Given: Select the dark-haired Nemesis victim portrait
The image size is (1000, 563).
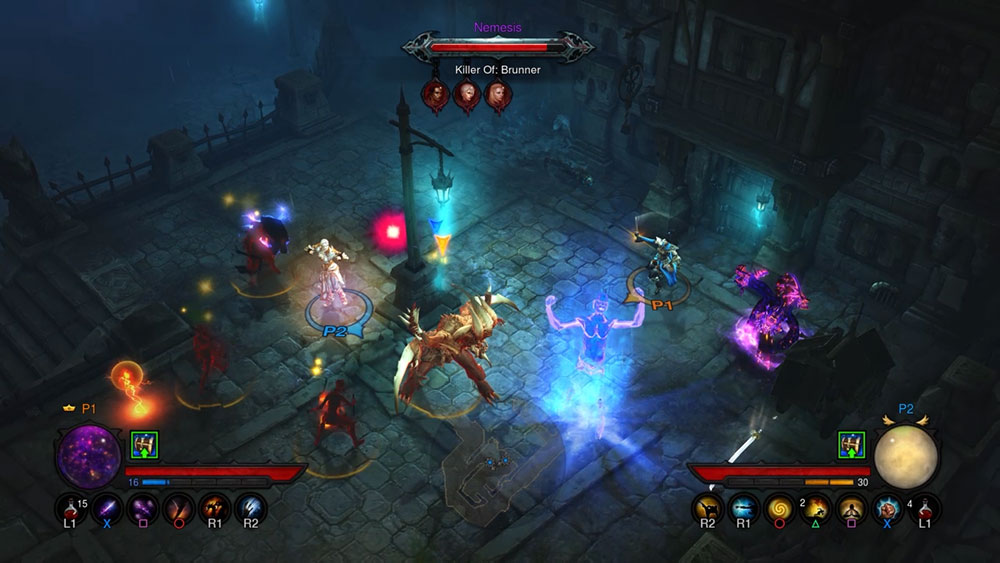Looking at the screenshot, I should (436, 95).
